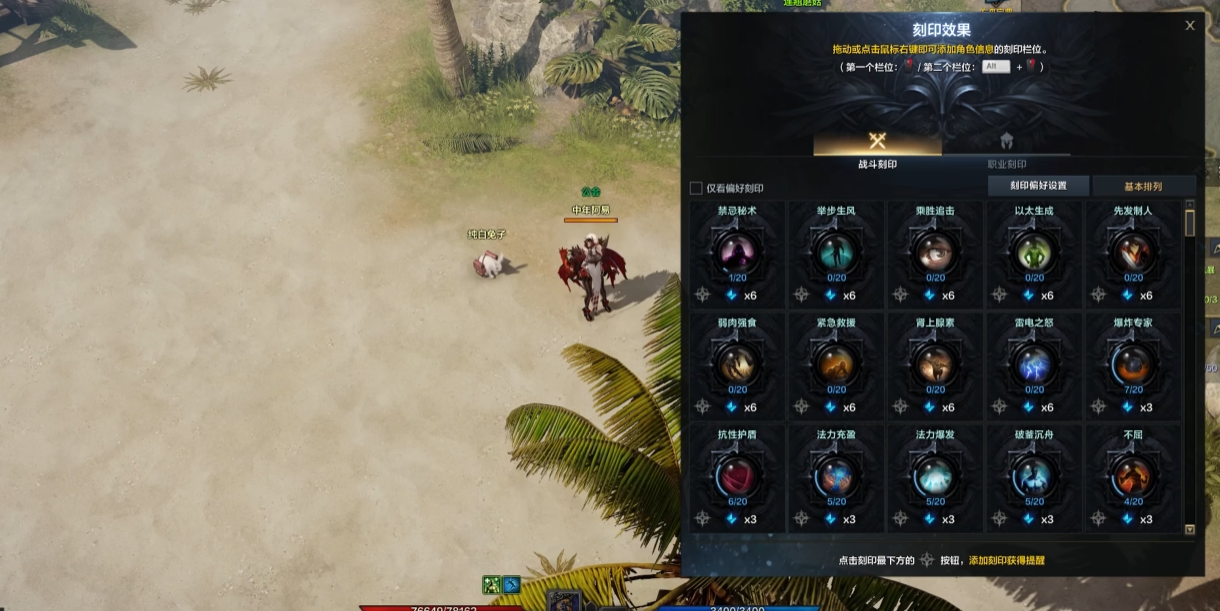This screenshot has width=1220, height=611.
Task: Select the 抗性护盾 engraving icon
Action: point(737,476)
